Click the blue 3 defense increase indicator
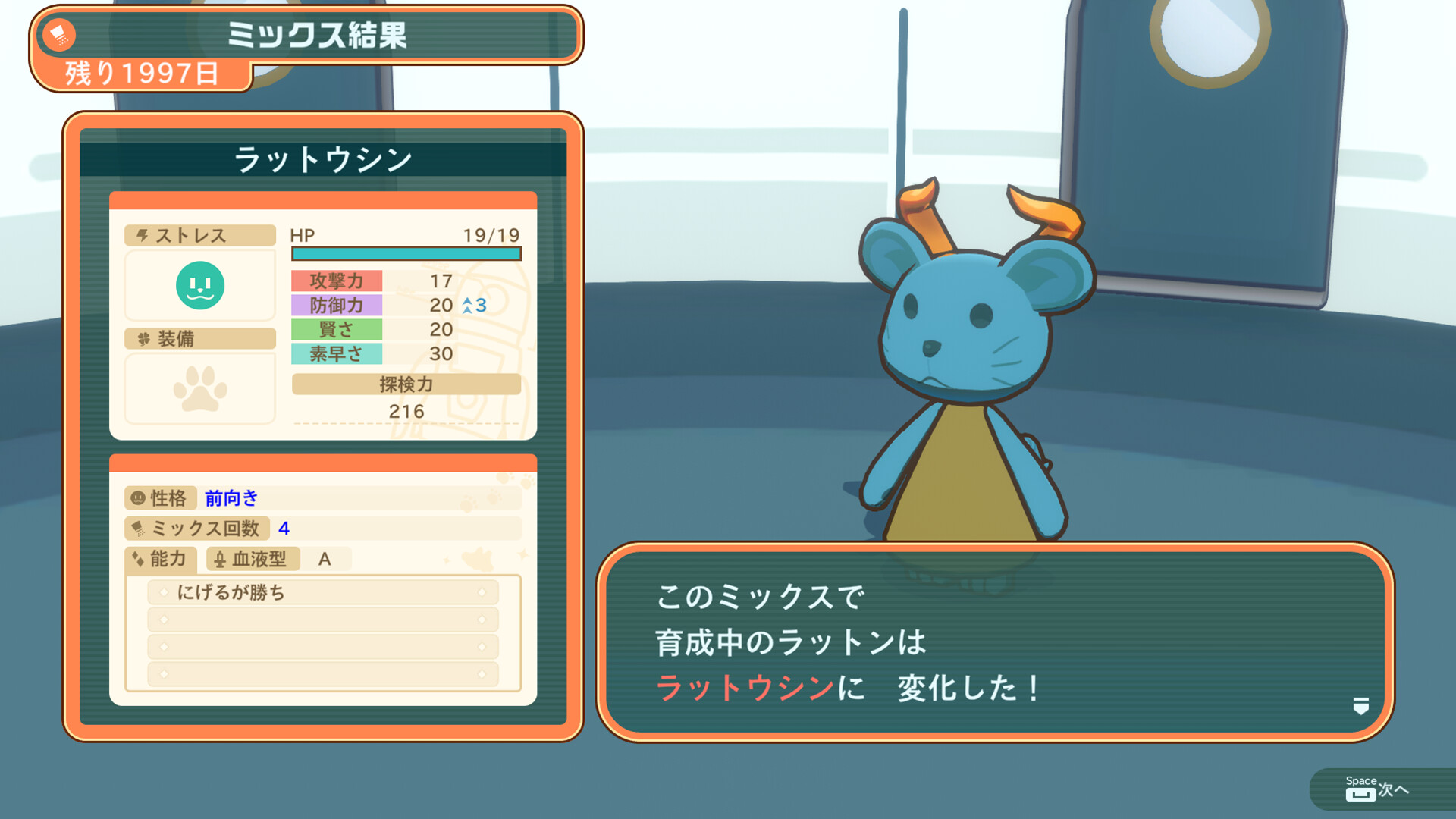The width and height of the screenshot is (1456, 819). [474, 305]
